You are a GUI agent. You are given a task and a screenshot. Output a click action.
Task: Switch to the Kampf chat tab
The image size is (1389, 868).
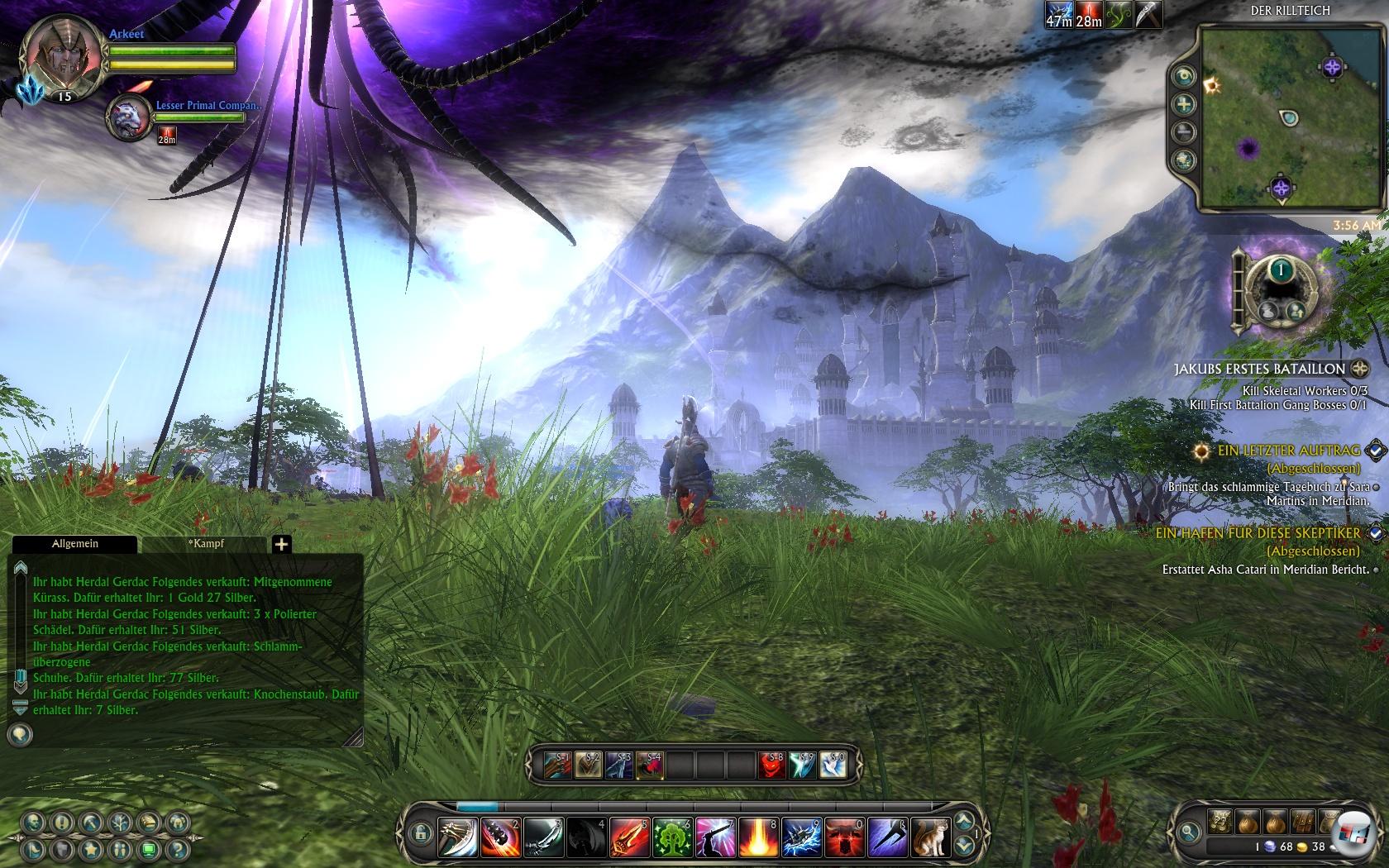[206, 544]
